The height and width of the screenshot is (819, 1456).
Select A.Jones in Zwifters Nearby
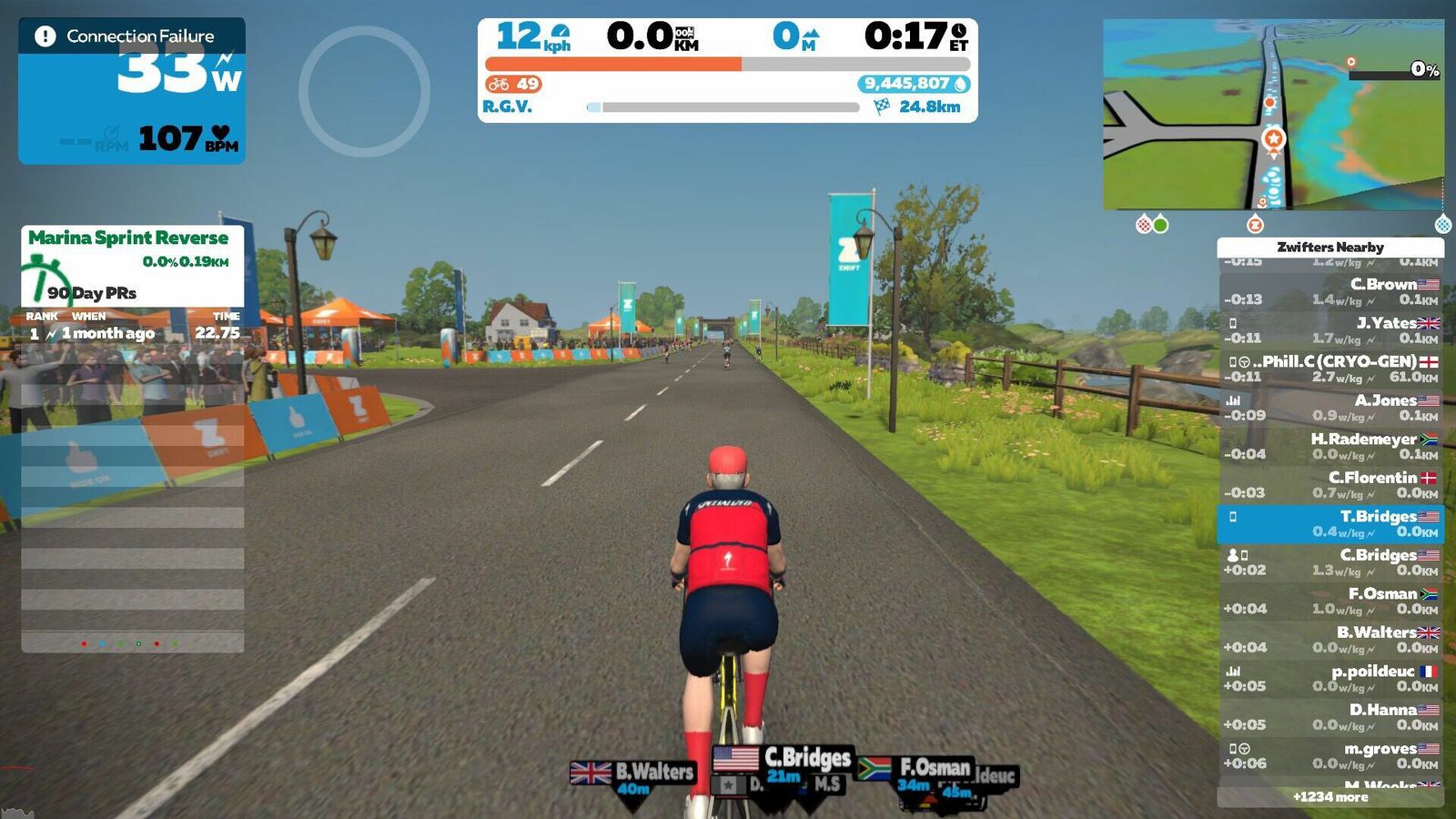coord(1330,408)
